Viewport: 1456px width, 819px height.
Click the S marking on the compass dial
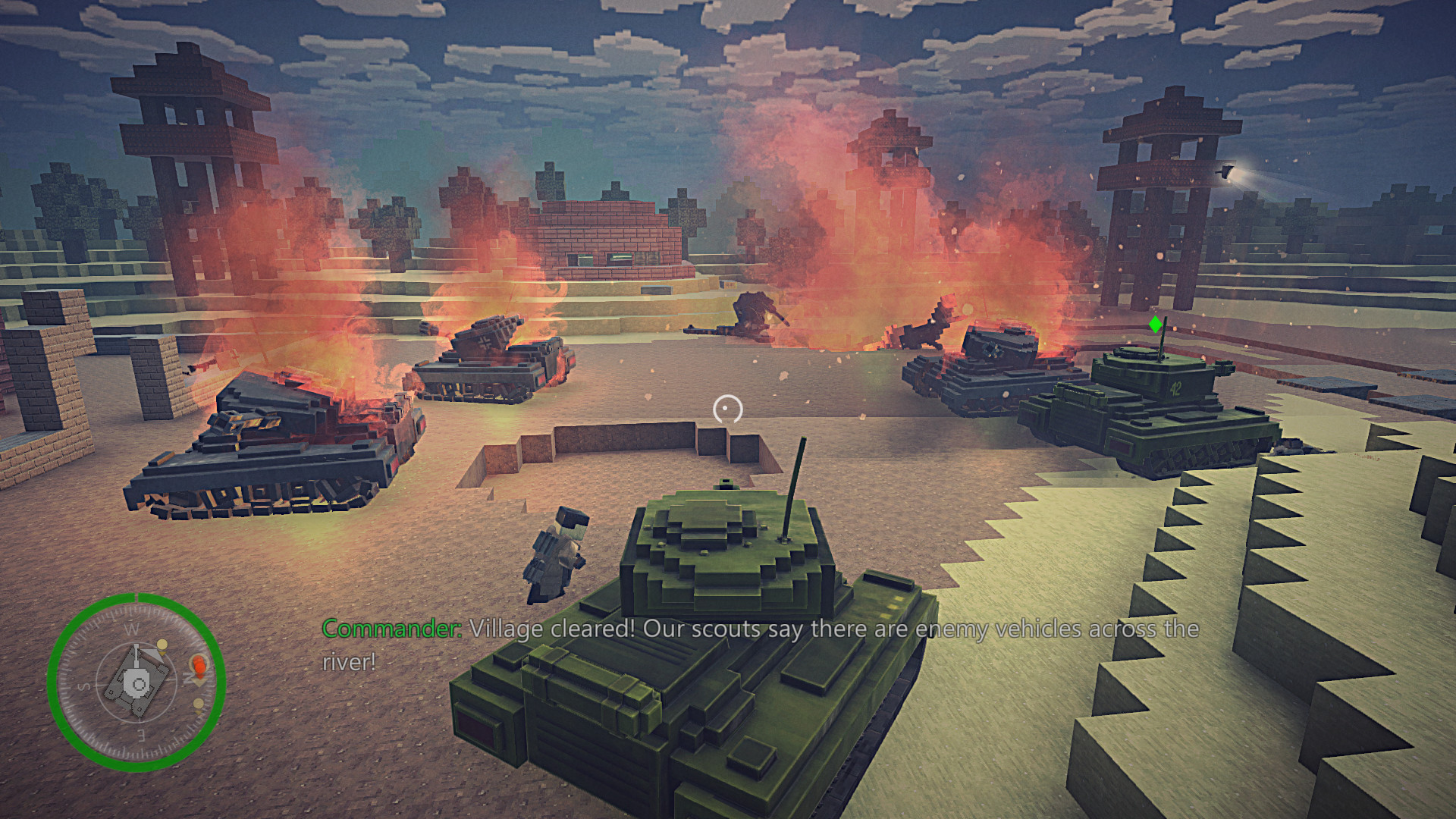[83, 686]
